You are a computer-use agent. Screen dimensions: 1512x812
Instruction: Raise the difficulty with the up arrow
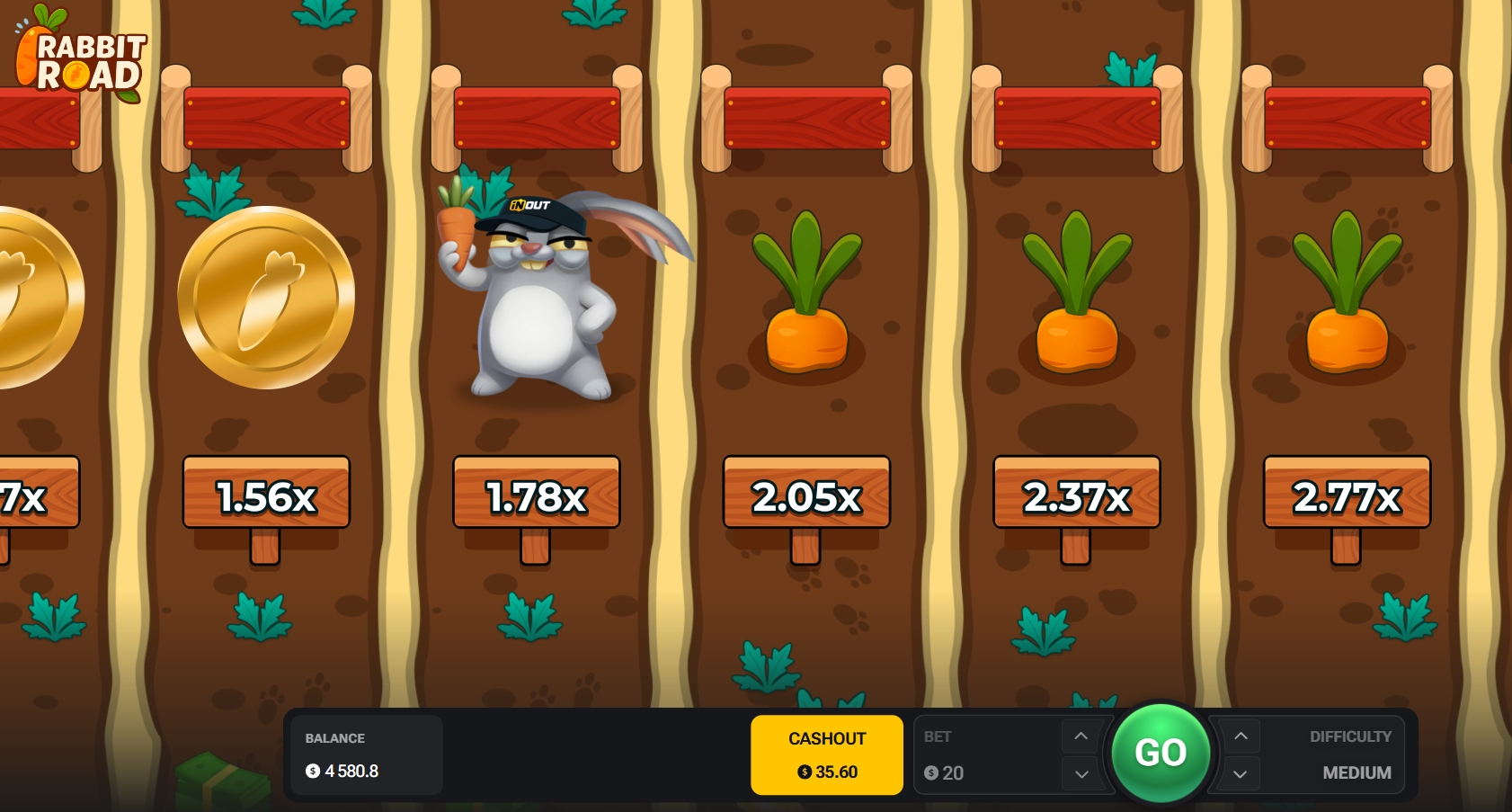(1241, 736)
